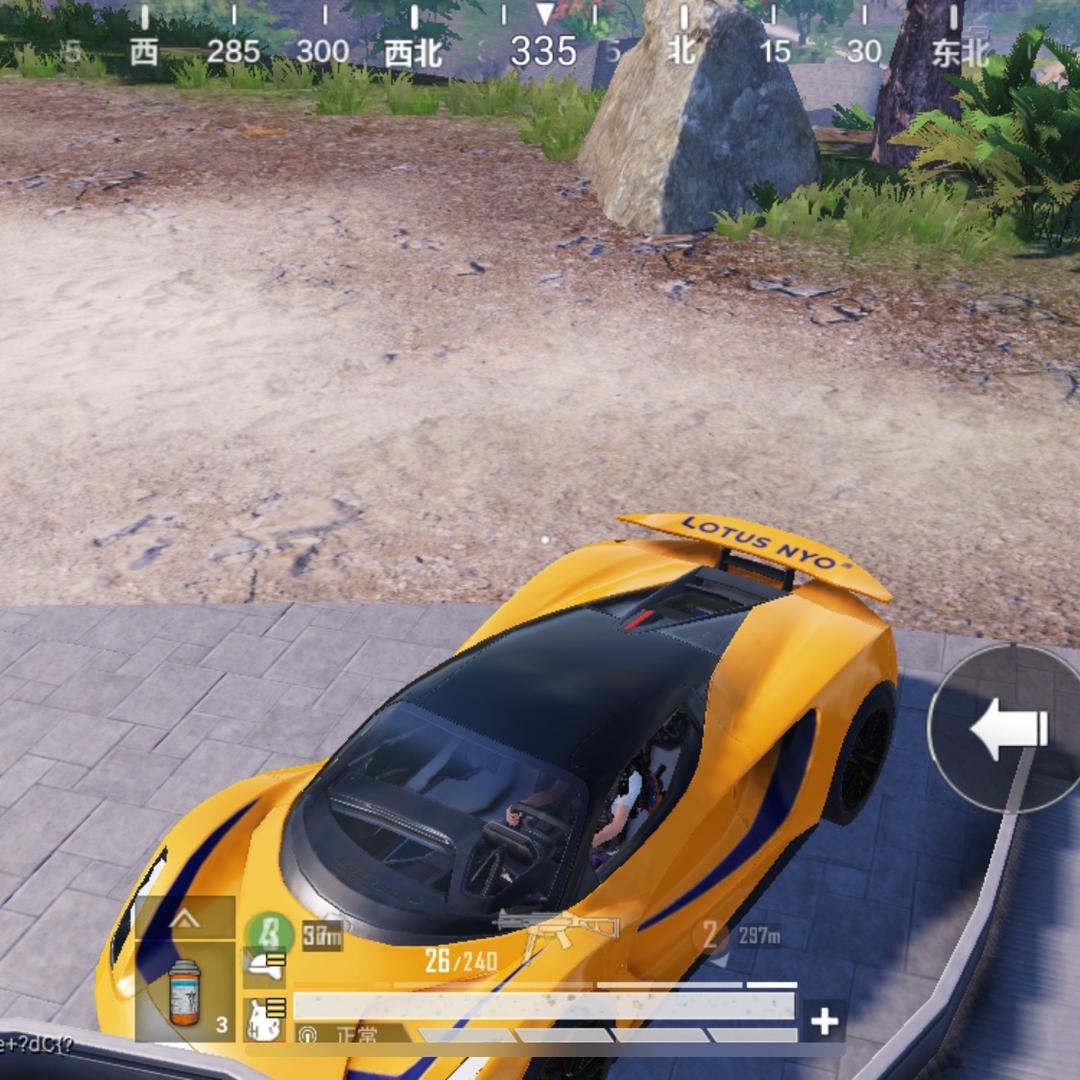1080x1080 pixels.
Task: Tap the left arrow vehicle steering button
Action: (x=1004, y=729)
